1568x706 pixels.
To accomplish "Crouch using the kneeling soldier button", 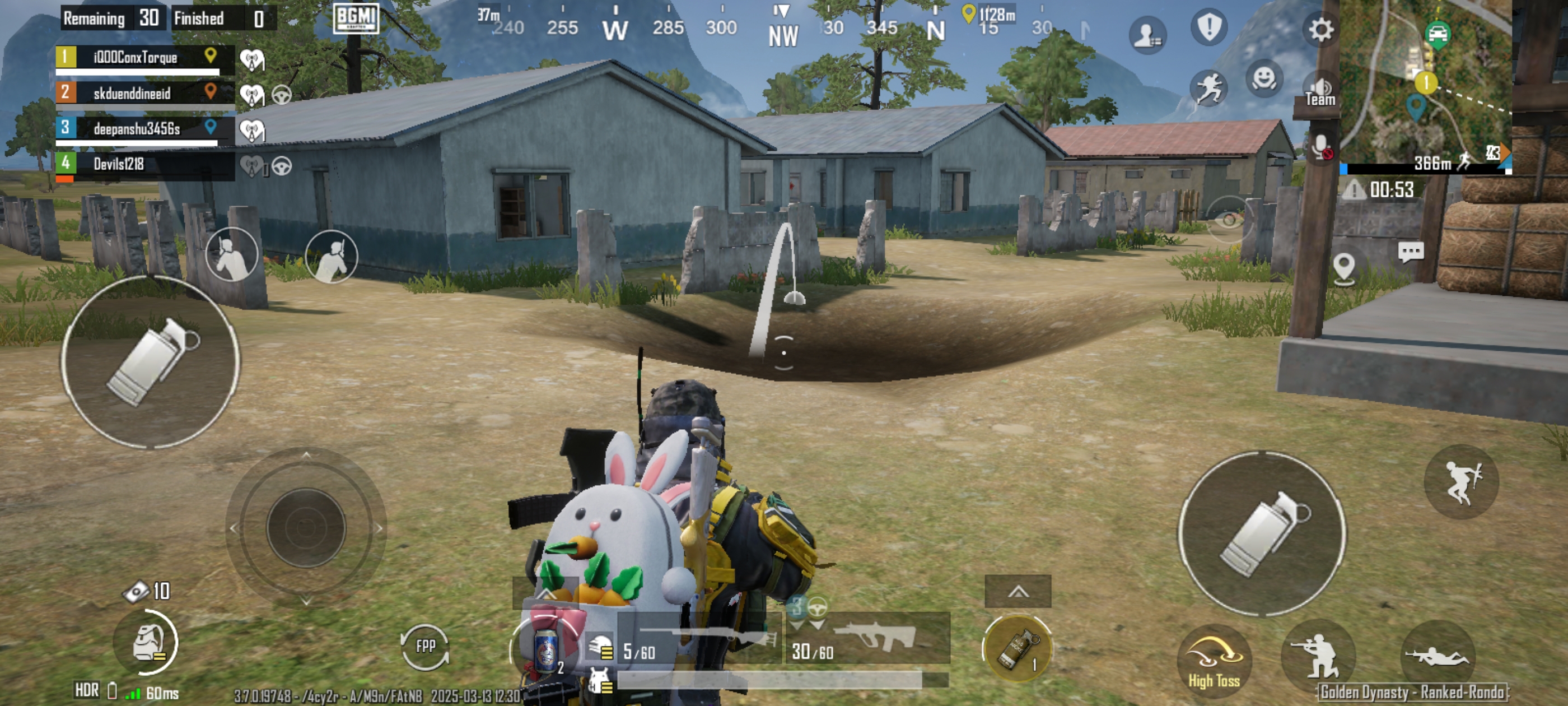I will (1318, 657).
